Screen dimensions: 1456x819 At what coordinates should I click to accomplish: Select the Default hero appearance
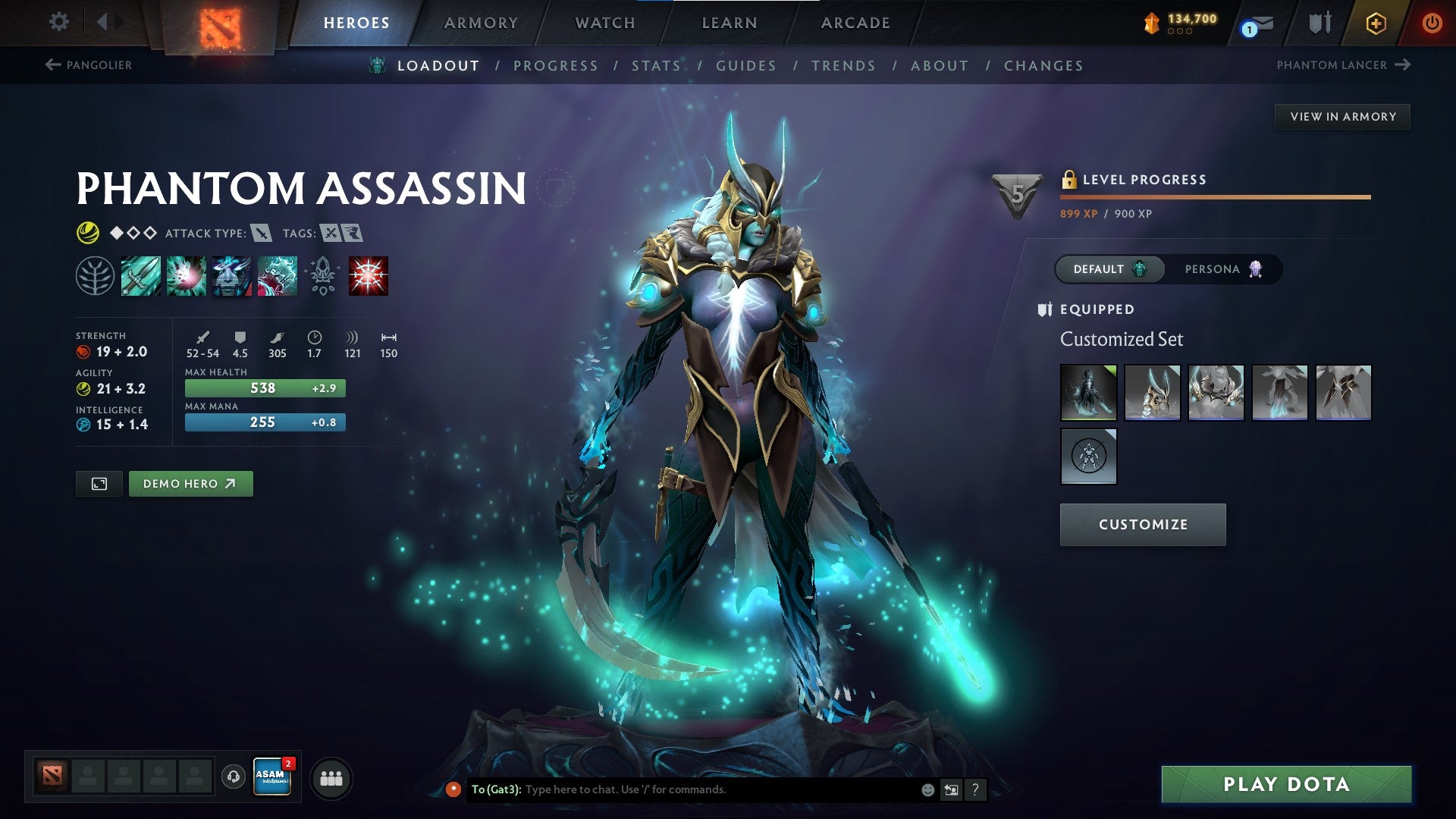pyautogui.click(x=1108, y=268)
